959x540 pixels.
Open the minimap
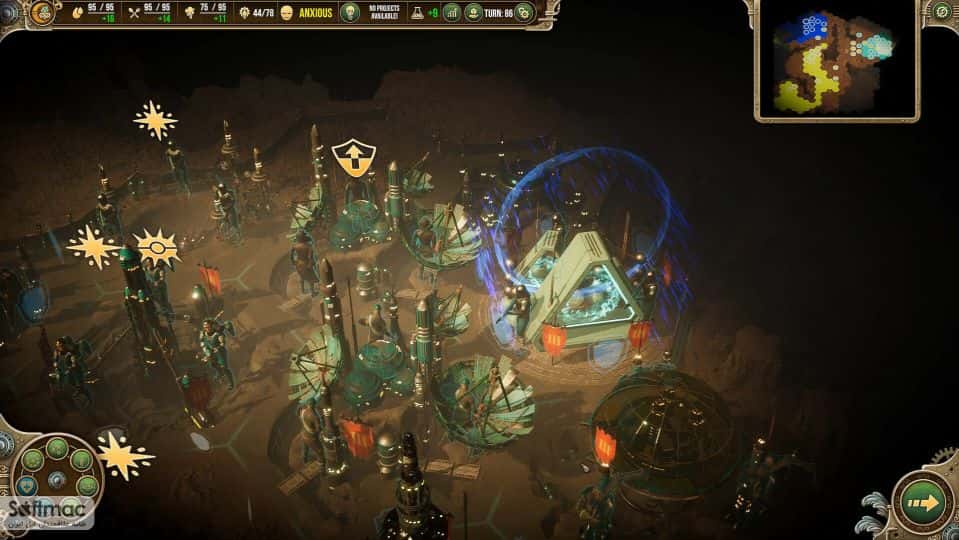click(x=836, y=60)
